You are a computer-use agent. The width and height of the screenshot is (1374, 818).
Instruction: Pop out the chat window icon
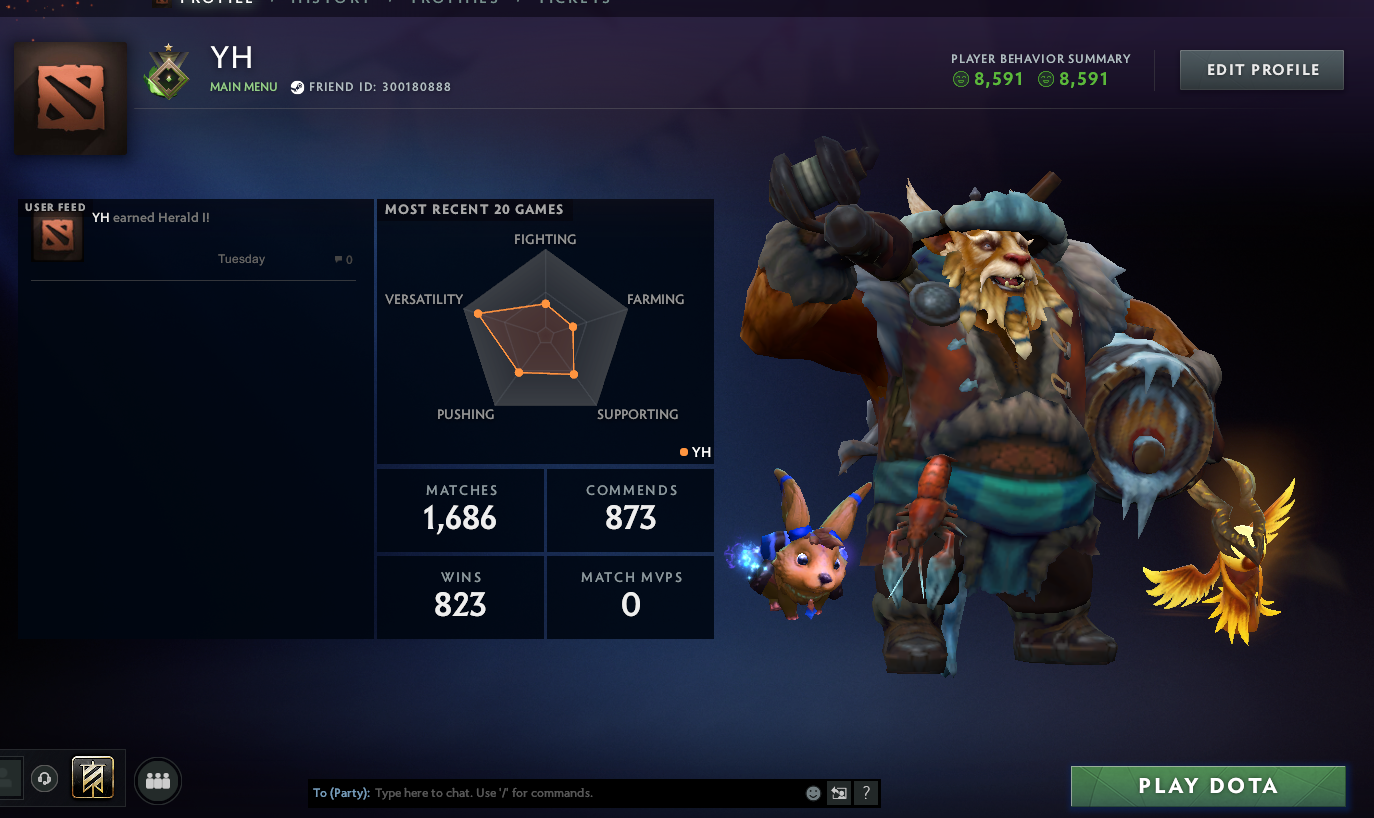click(x=838, y=792)
